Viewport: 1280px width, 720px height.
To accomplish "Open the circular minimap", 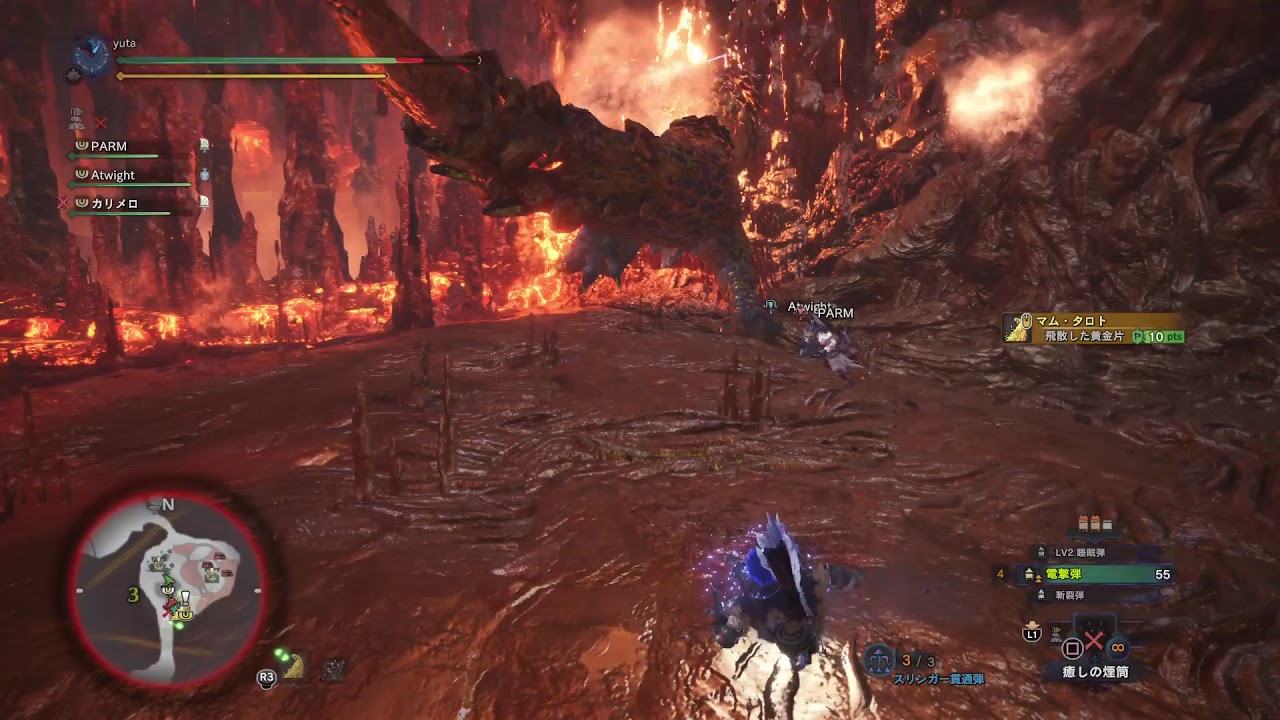I will click(x=169, y=590).
